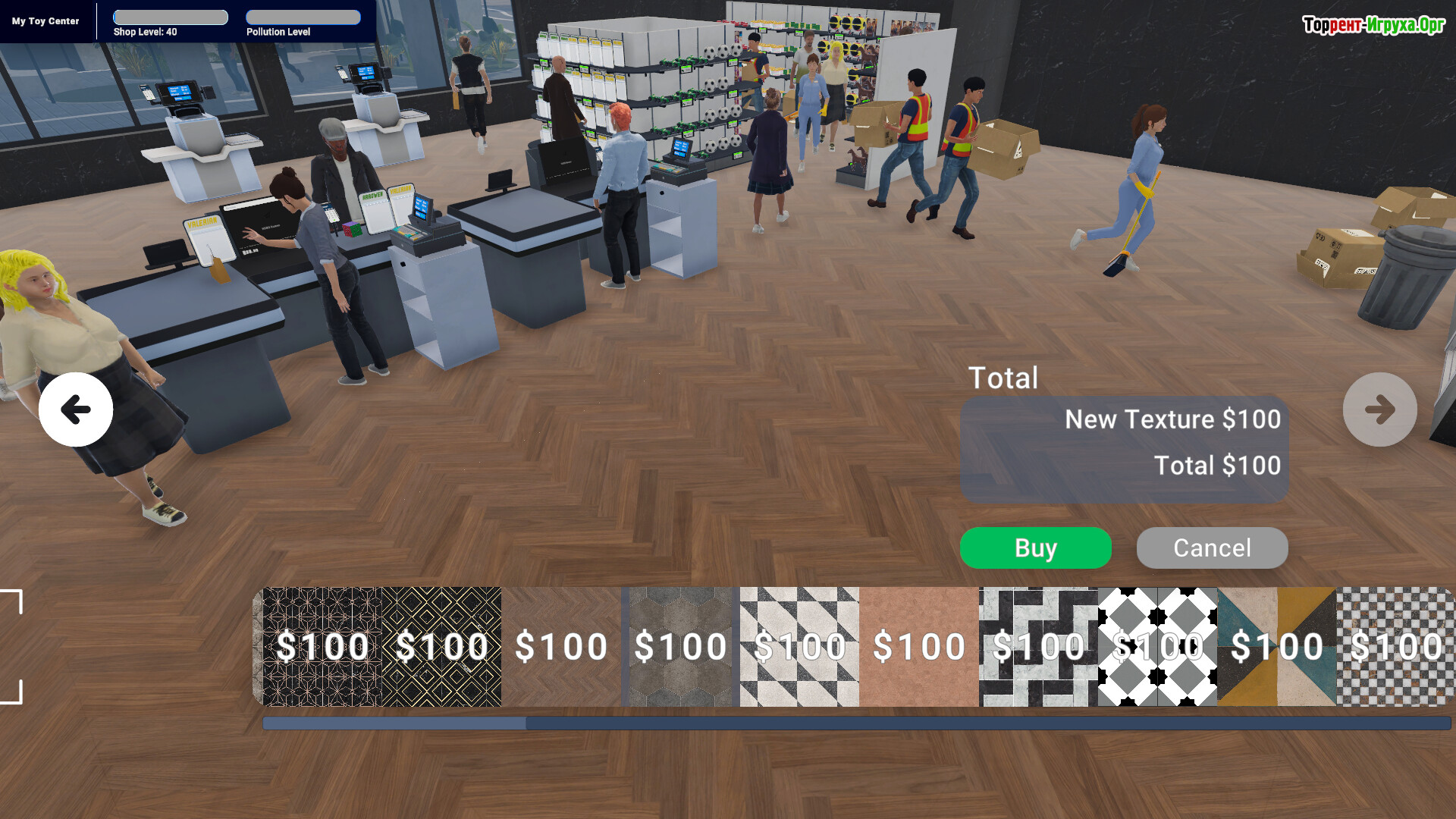Choose the gray diamond checker texture
The image size is (1456, 819).
coord(1157,646)
